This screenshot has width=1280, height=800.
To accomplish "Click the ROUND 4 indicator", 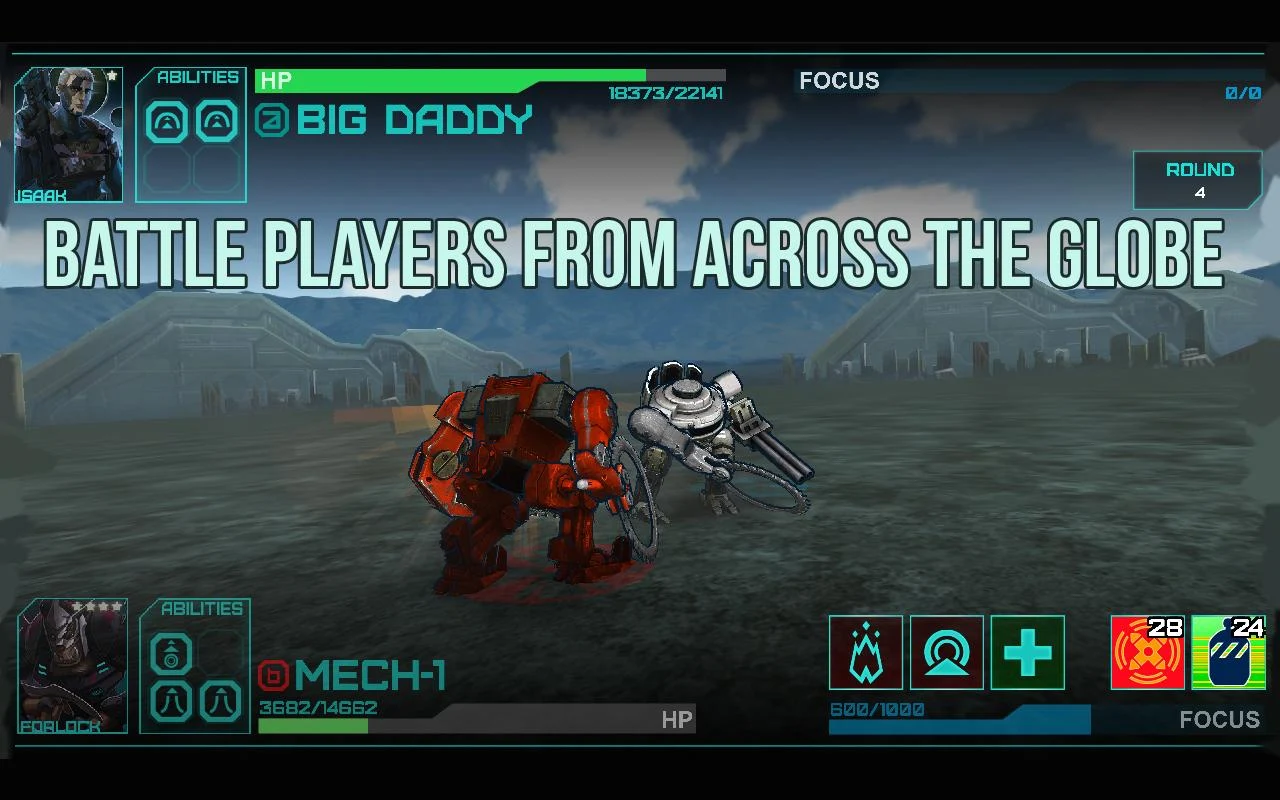I will (1198, 180).
